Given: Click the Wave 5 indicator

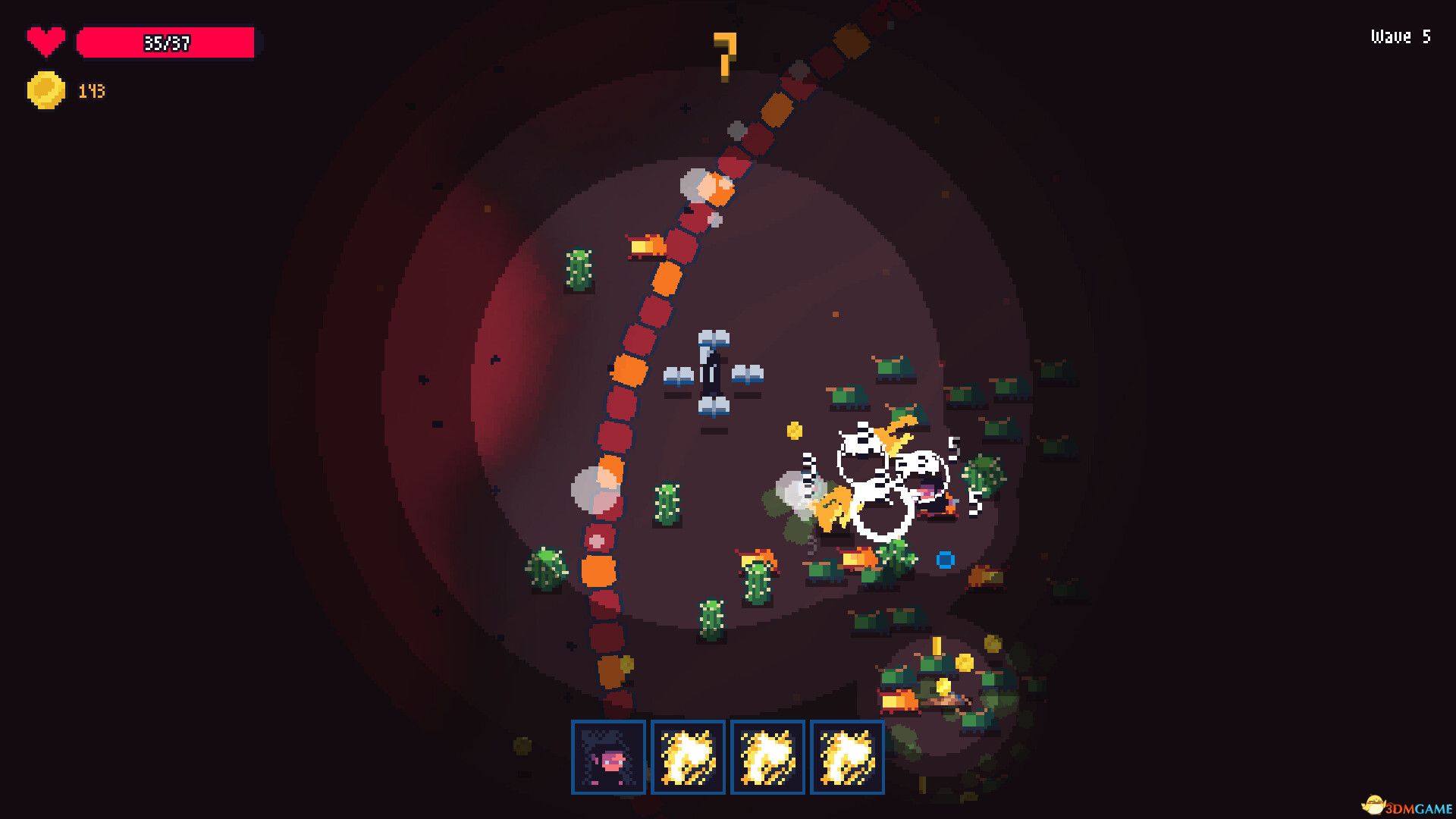Looking at the screenshot, I should coord(1399,36).
